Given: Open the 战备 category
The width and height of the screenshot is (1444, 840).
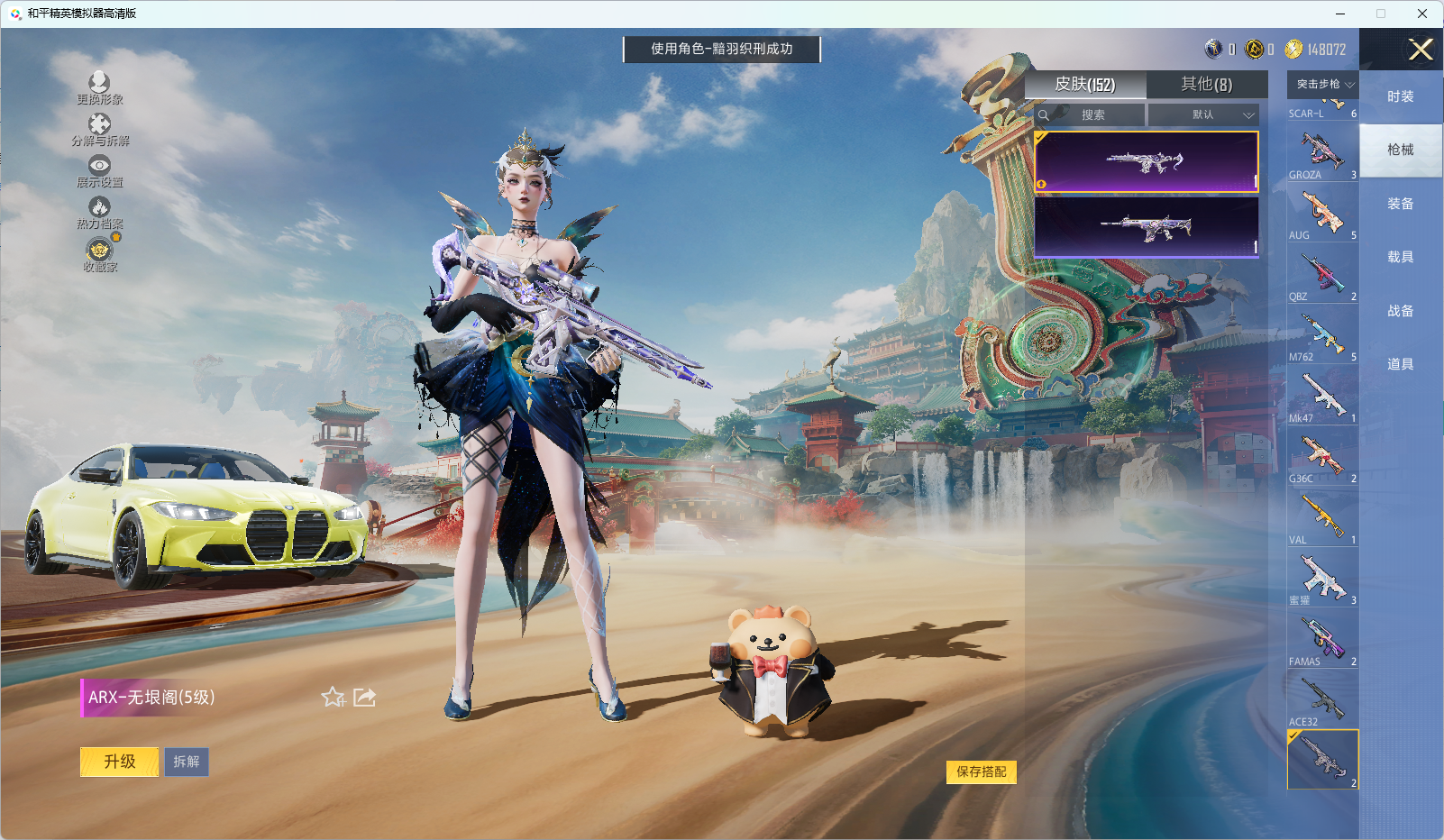Looking at the screenshot, I should point(1400,311).
